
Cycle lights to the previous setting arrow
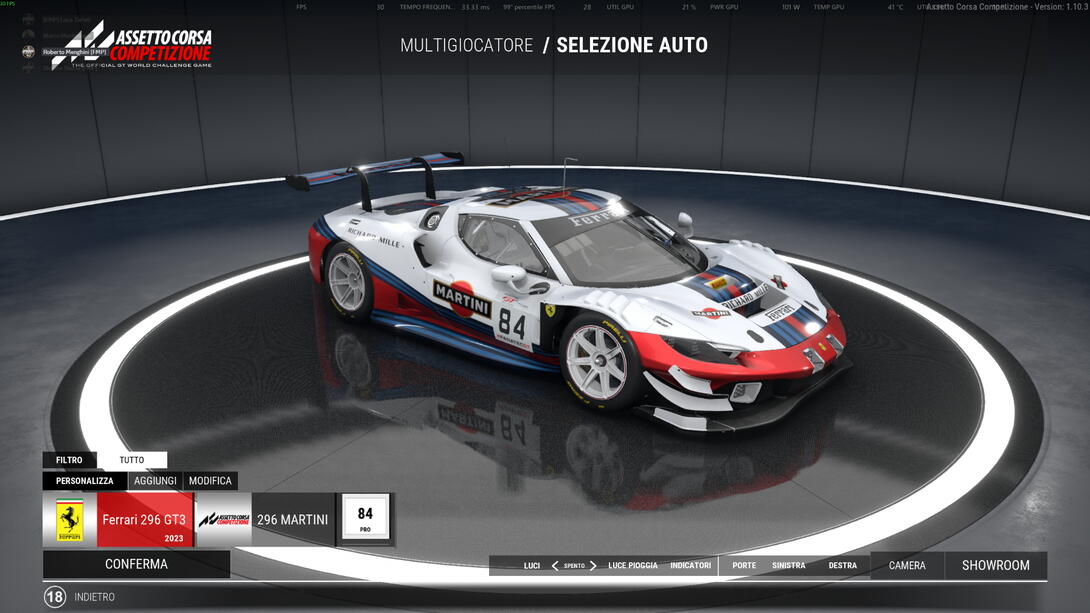pos(555,565)
